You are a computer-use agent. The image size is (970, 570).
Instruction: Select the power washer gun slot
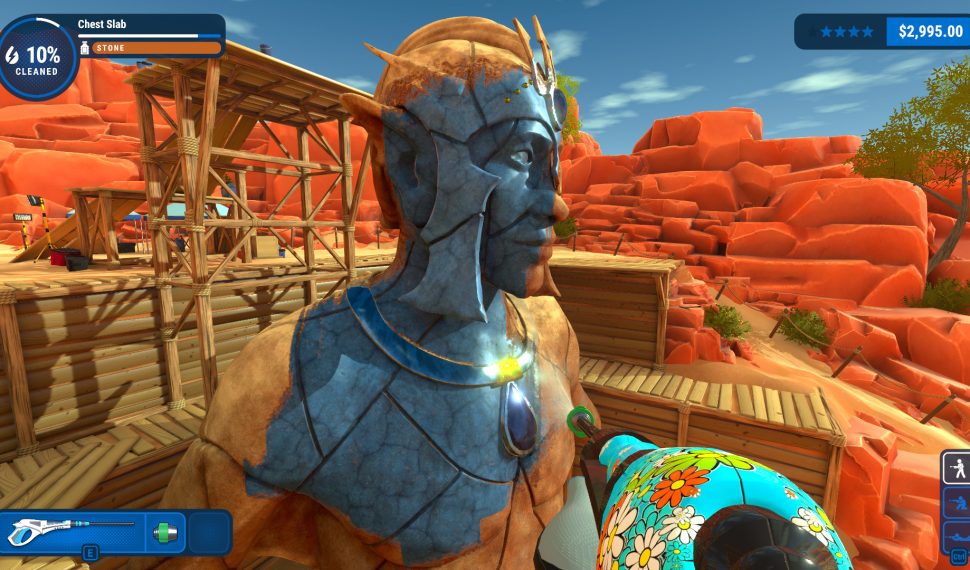72,531
